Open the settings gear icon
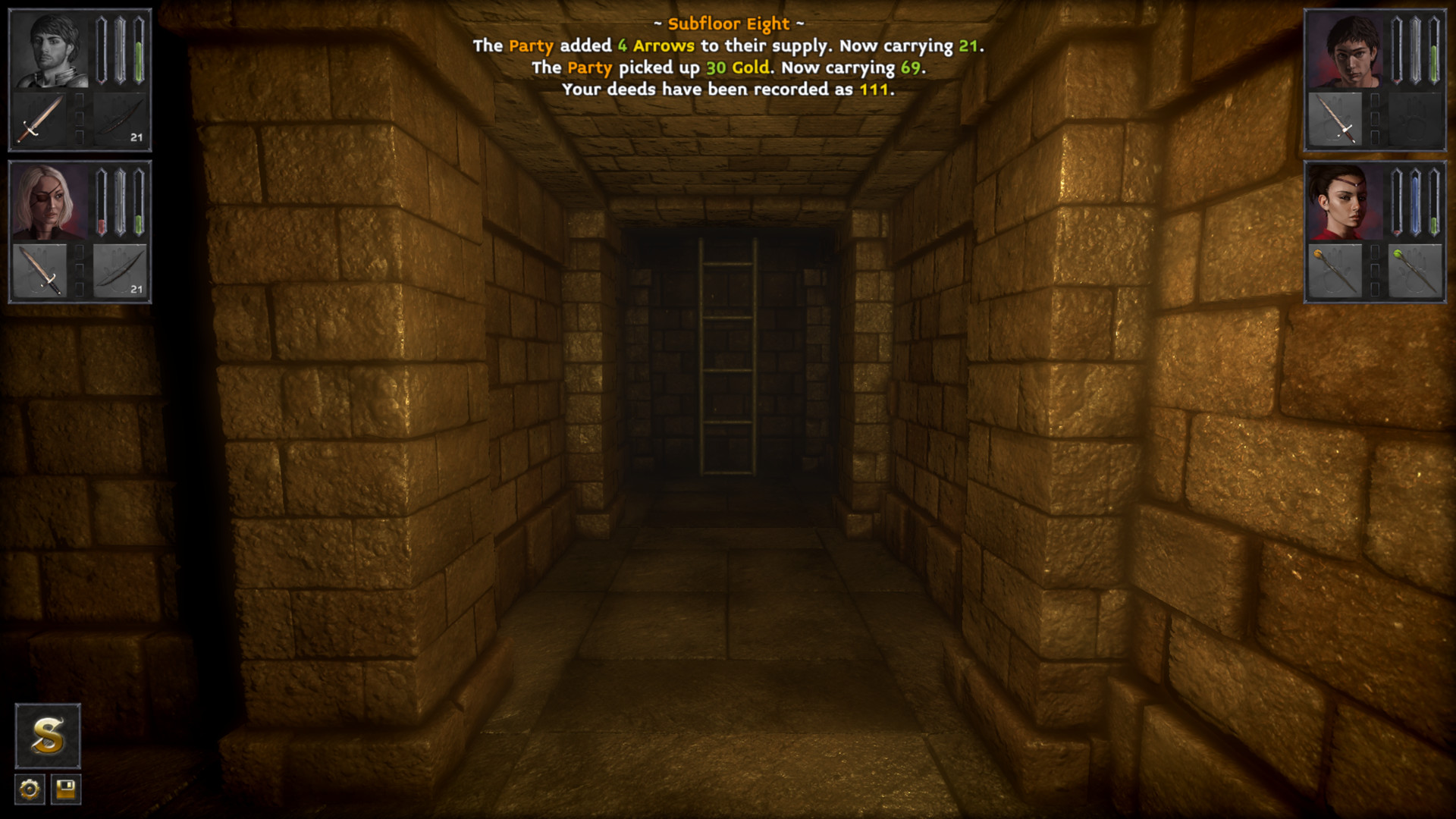 tap(28, 791)
